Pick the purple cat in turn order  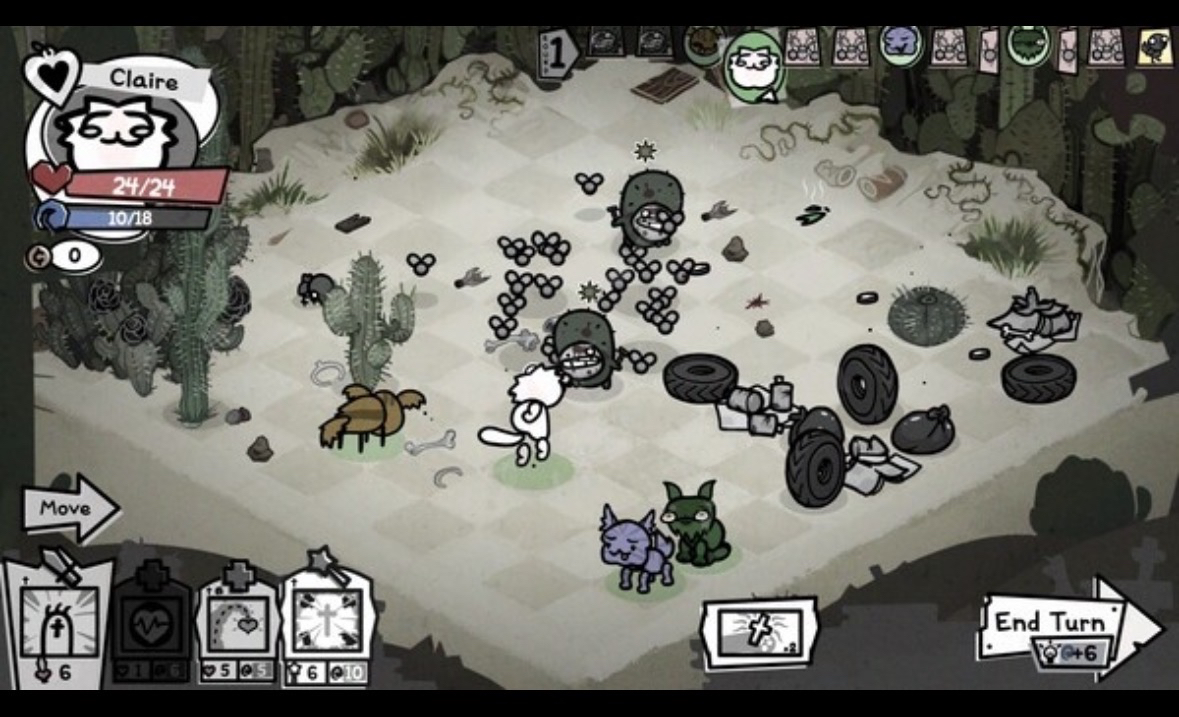pyautogui.click(x=899, y=45)
